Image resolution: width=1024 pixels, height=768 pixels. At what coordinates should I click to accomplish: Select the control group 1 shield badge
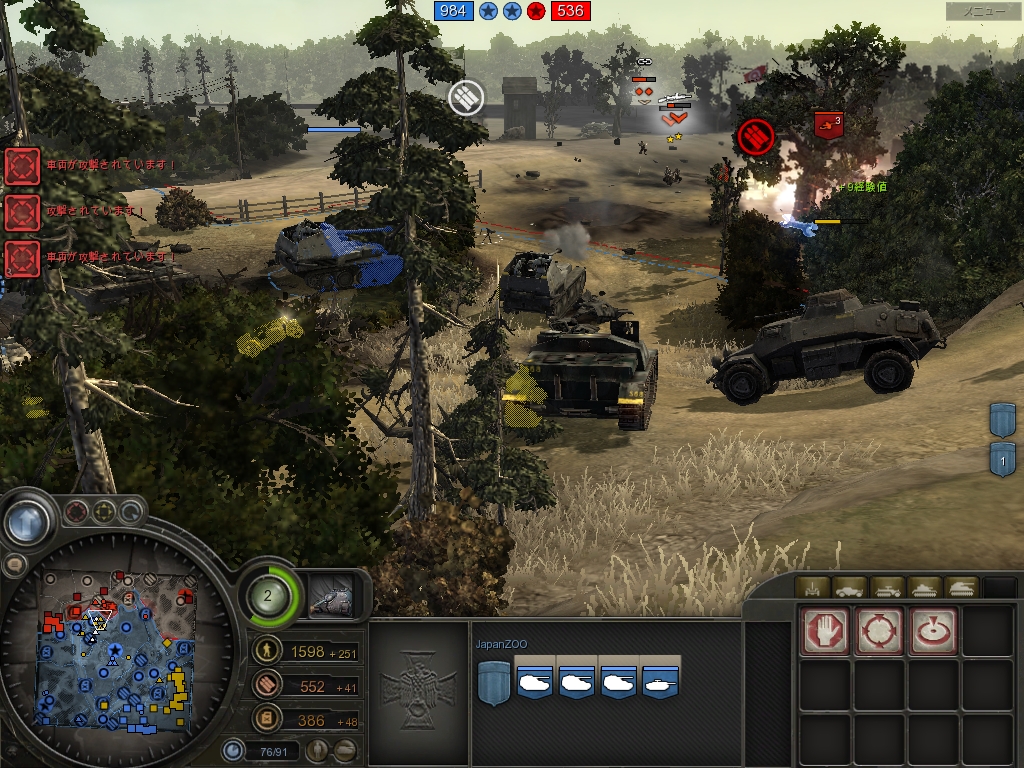point(1003,459)
